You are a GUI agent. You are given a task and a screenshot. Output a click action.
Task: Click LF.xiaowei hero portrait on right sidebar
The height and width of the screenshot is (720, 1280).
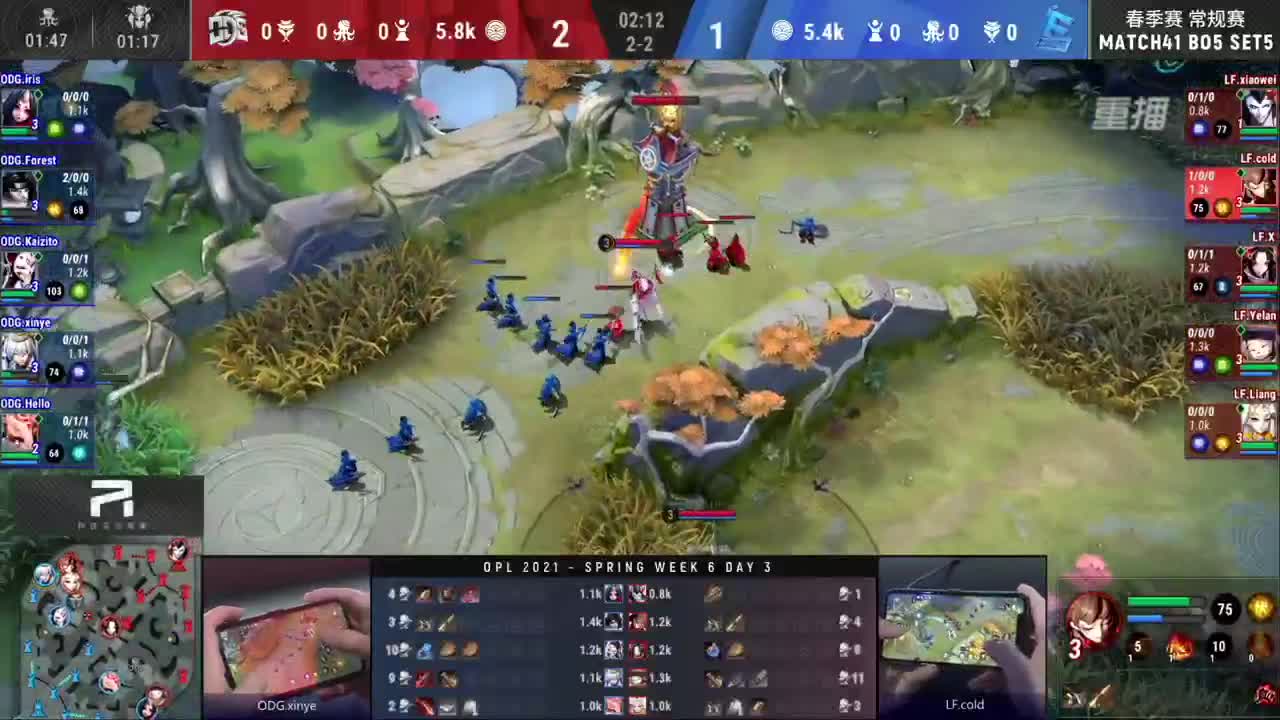tap(1259, 105)
